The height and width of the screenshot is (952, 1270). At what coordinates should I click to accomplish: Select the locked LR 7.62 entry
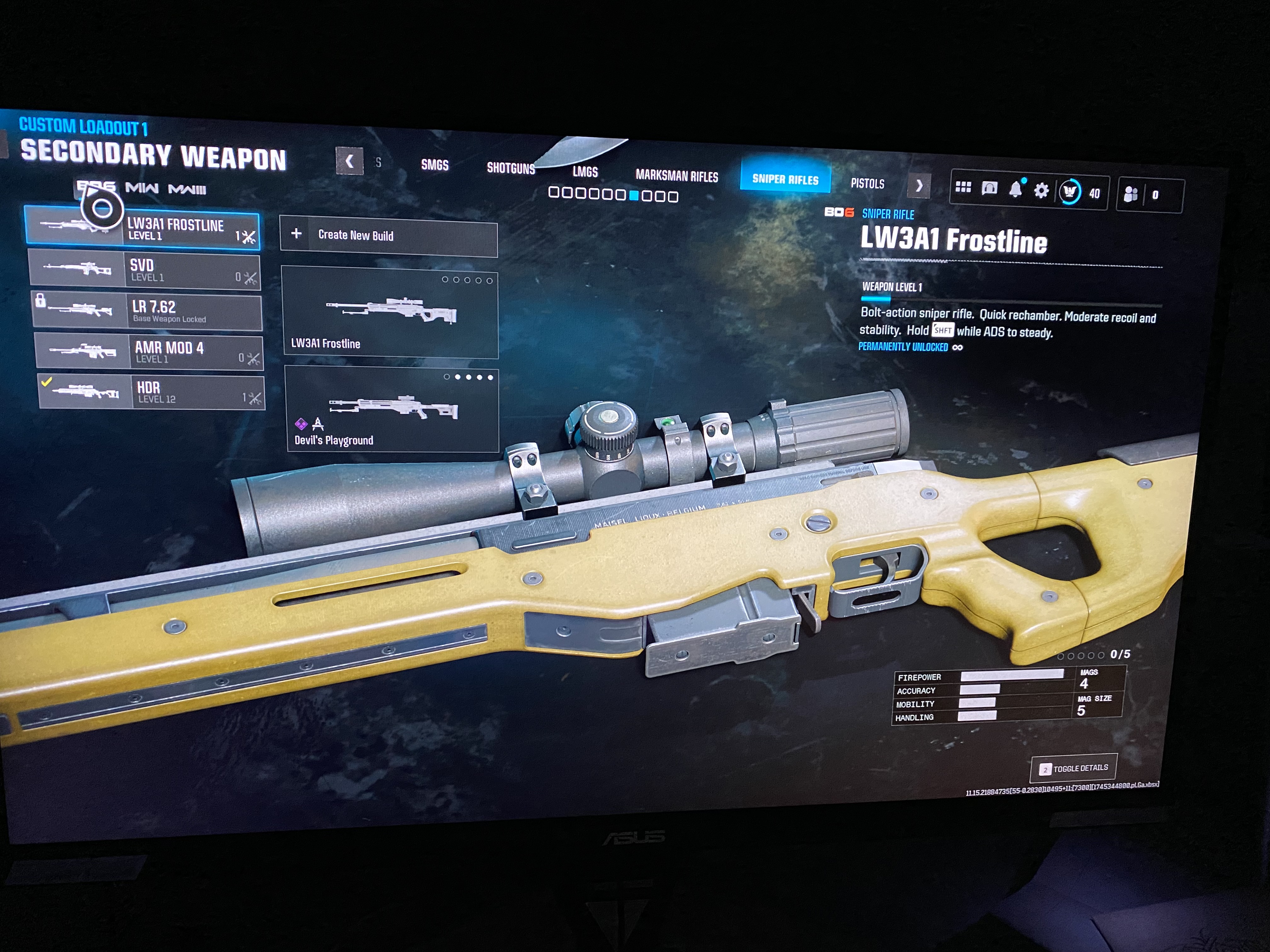147,312
